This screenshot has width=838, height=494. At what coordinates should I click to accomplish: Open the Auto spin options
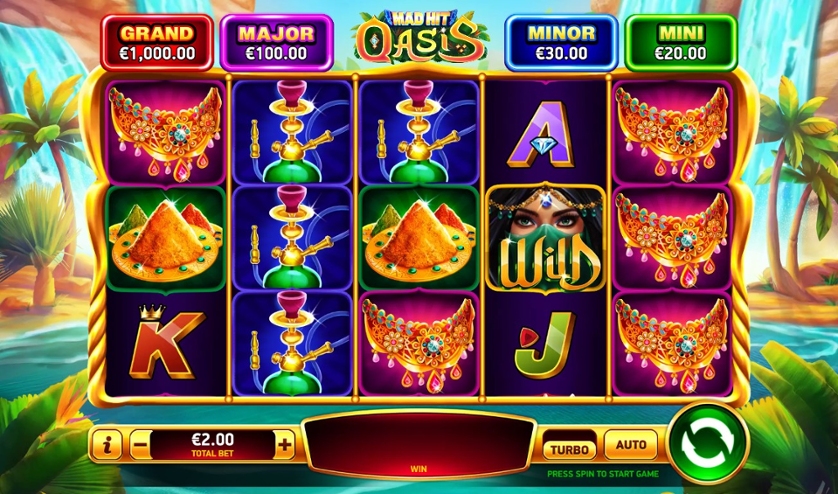point(631,443)
